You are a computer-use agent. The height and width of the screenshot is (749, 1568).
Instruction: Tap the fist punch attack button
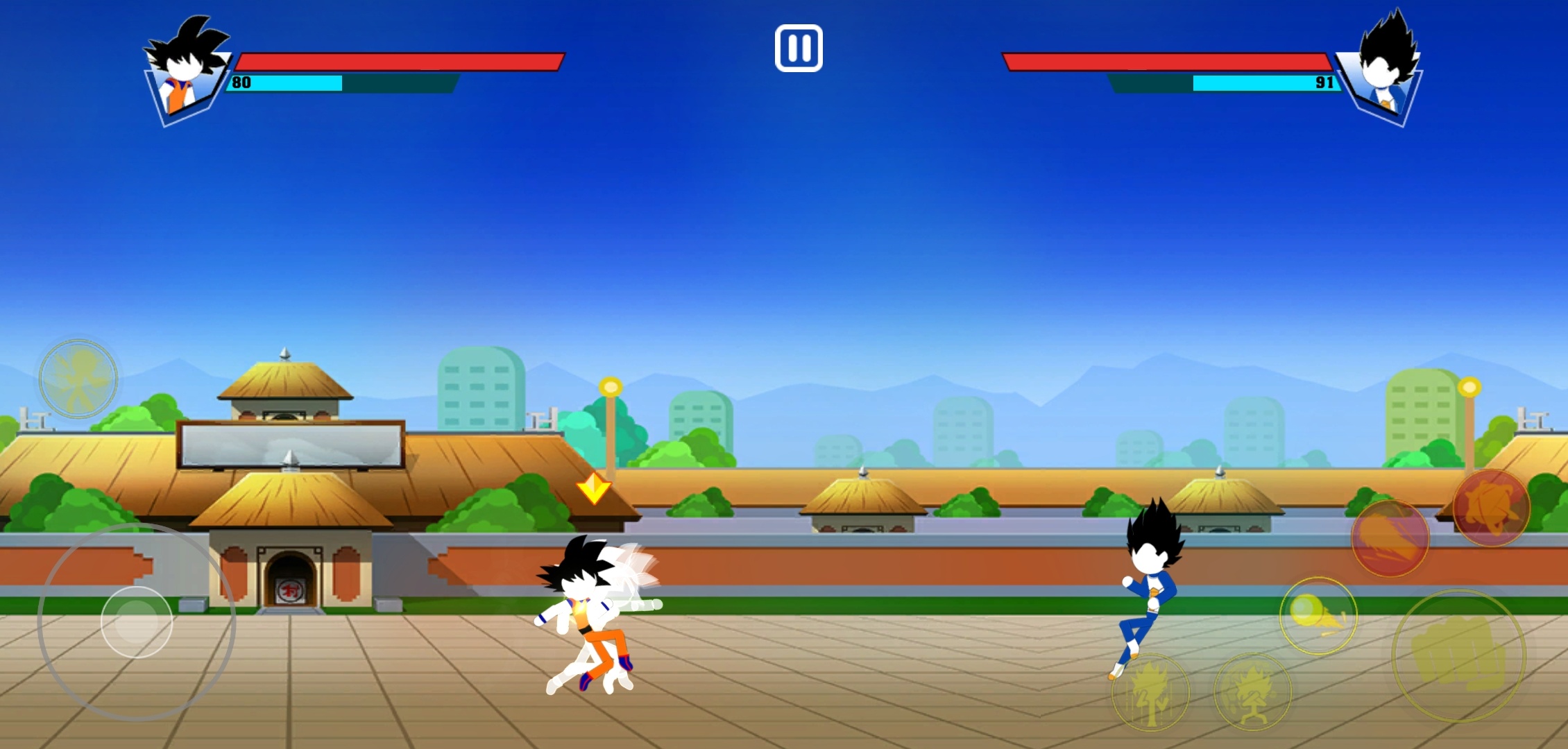(1458, 656)
